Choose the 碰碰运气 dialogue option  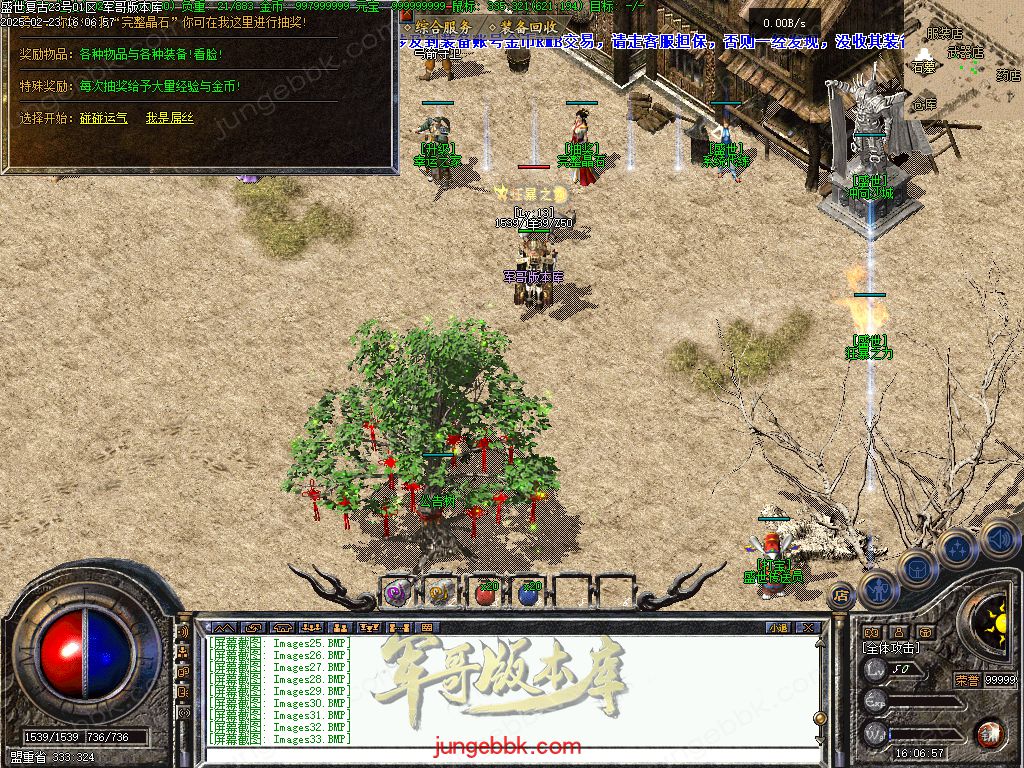point(104,118)
